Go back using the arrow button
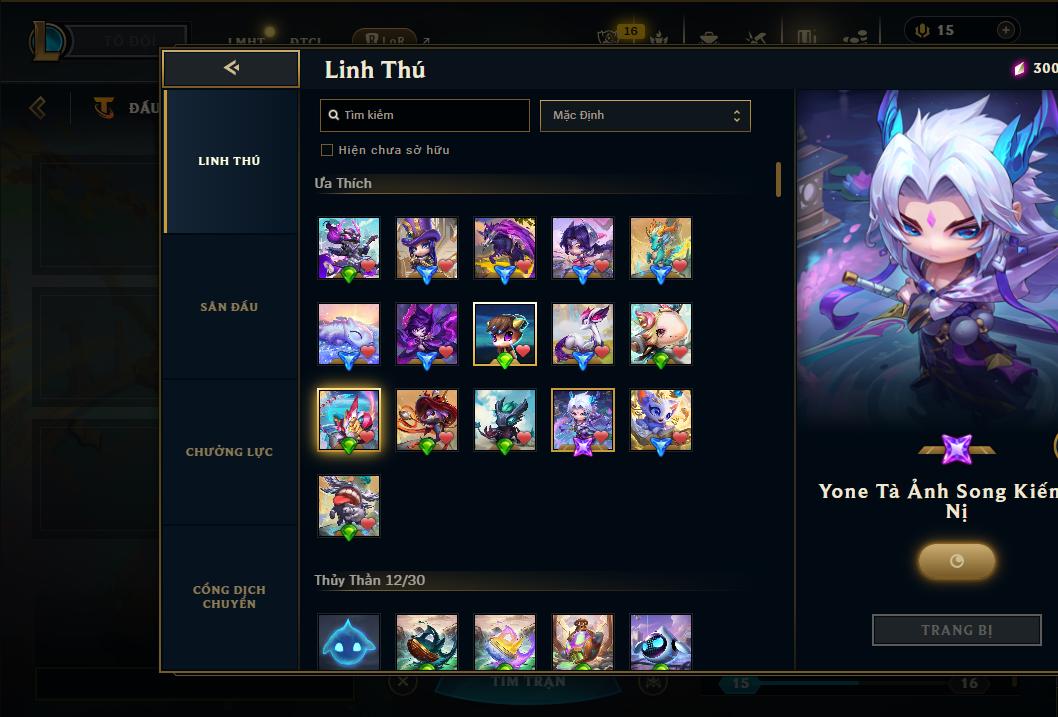 [x=231, y=68]
